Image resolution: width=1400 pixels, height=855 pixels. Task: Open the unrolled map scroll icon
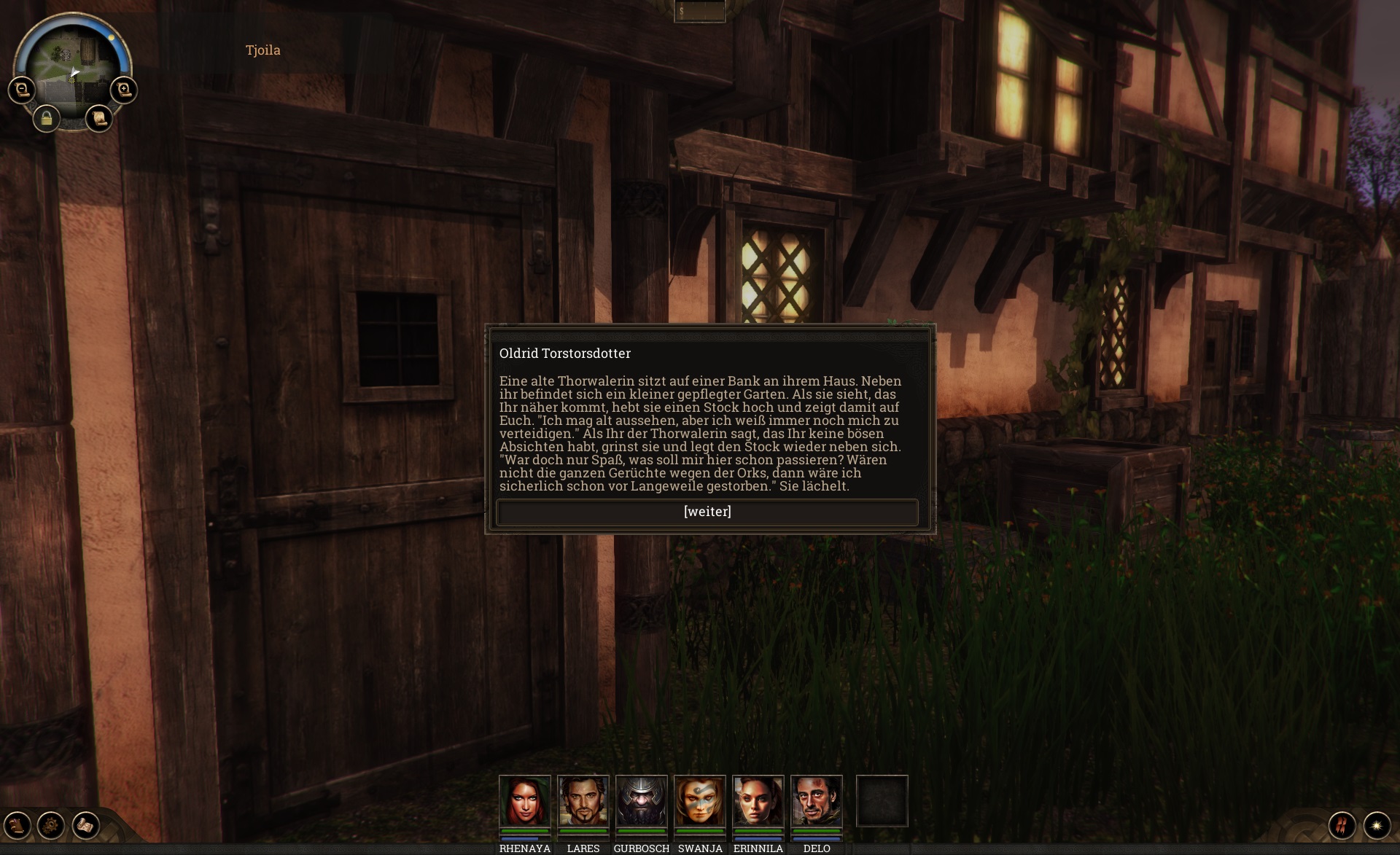pos(86,825)
